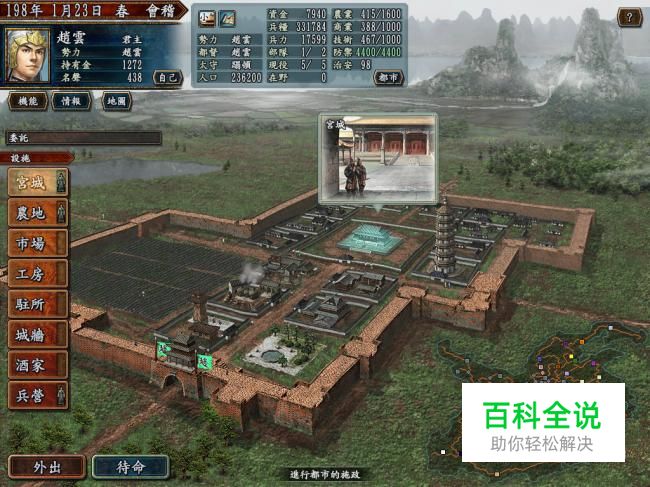
Task: Open the 地圖 map view
Action: point(116,101)
